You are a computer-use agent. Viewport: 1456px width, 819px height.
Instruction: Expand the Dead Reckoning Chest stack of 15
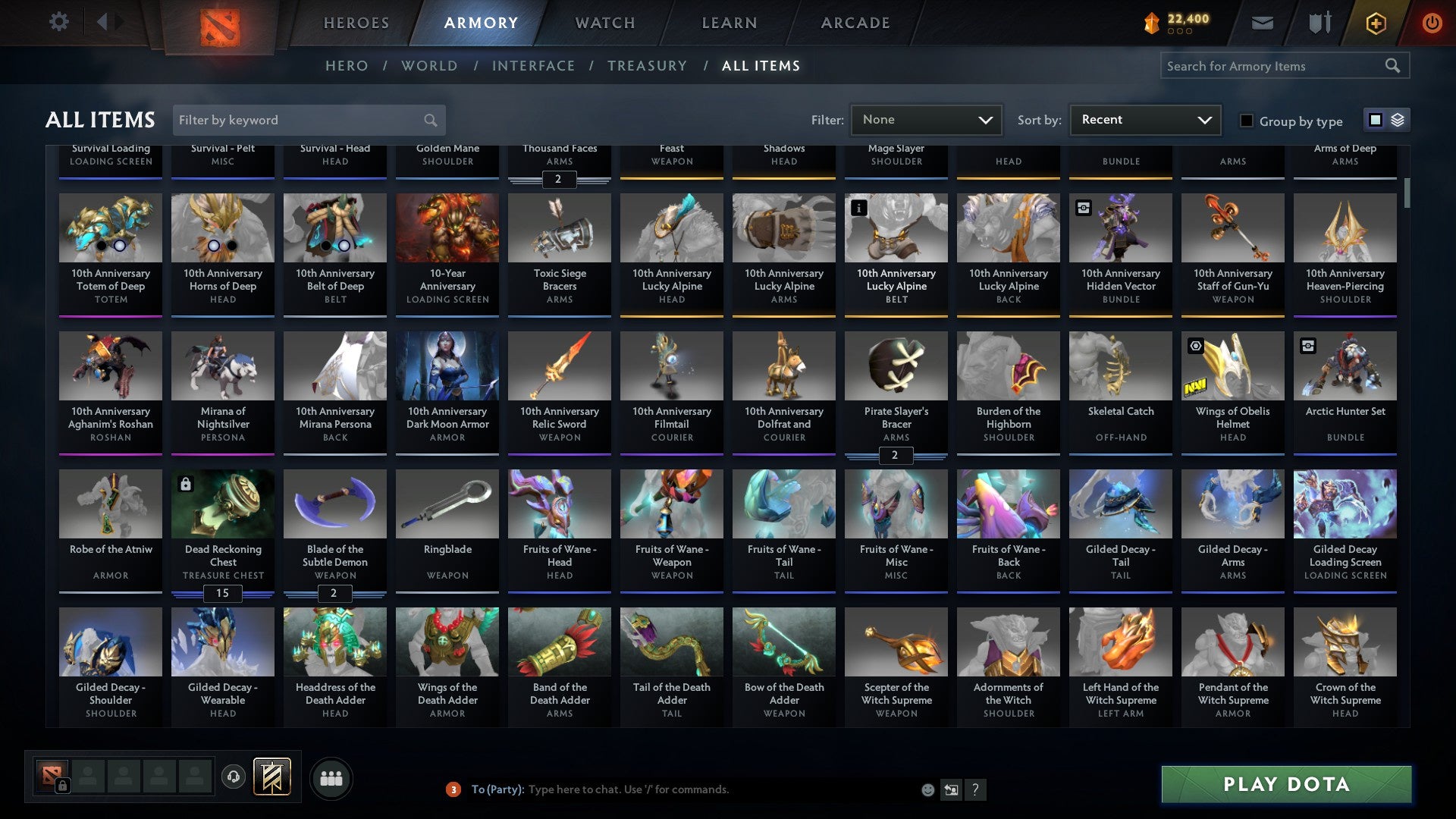pyautogui.click(x=222, y=594)
